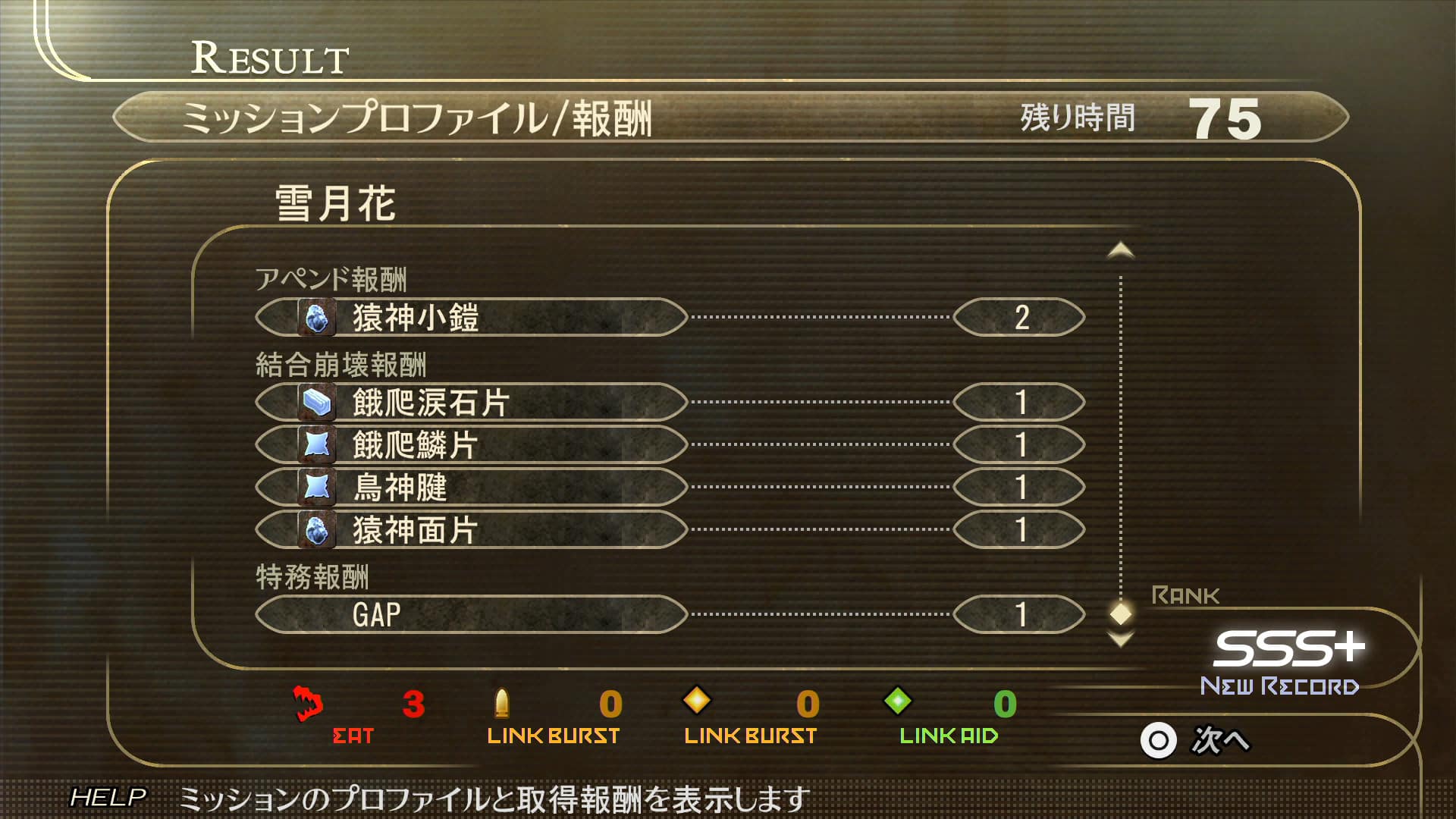Screen dimensions: 1456x819
Task: Click the 雪月花 mission title
Action: pyautogui.click(x=334, y=202)
